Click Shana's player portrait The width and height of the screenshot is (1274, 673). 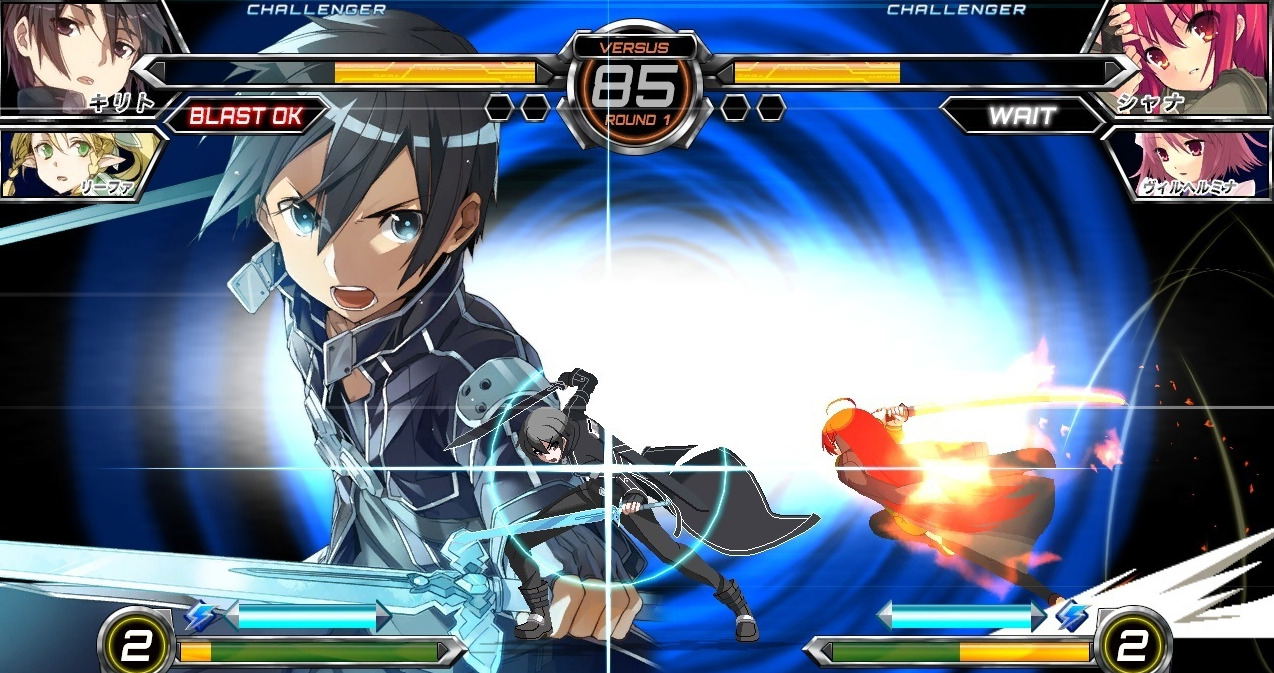pos(1190,55)
